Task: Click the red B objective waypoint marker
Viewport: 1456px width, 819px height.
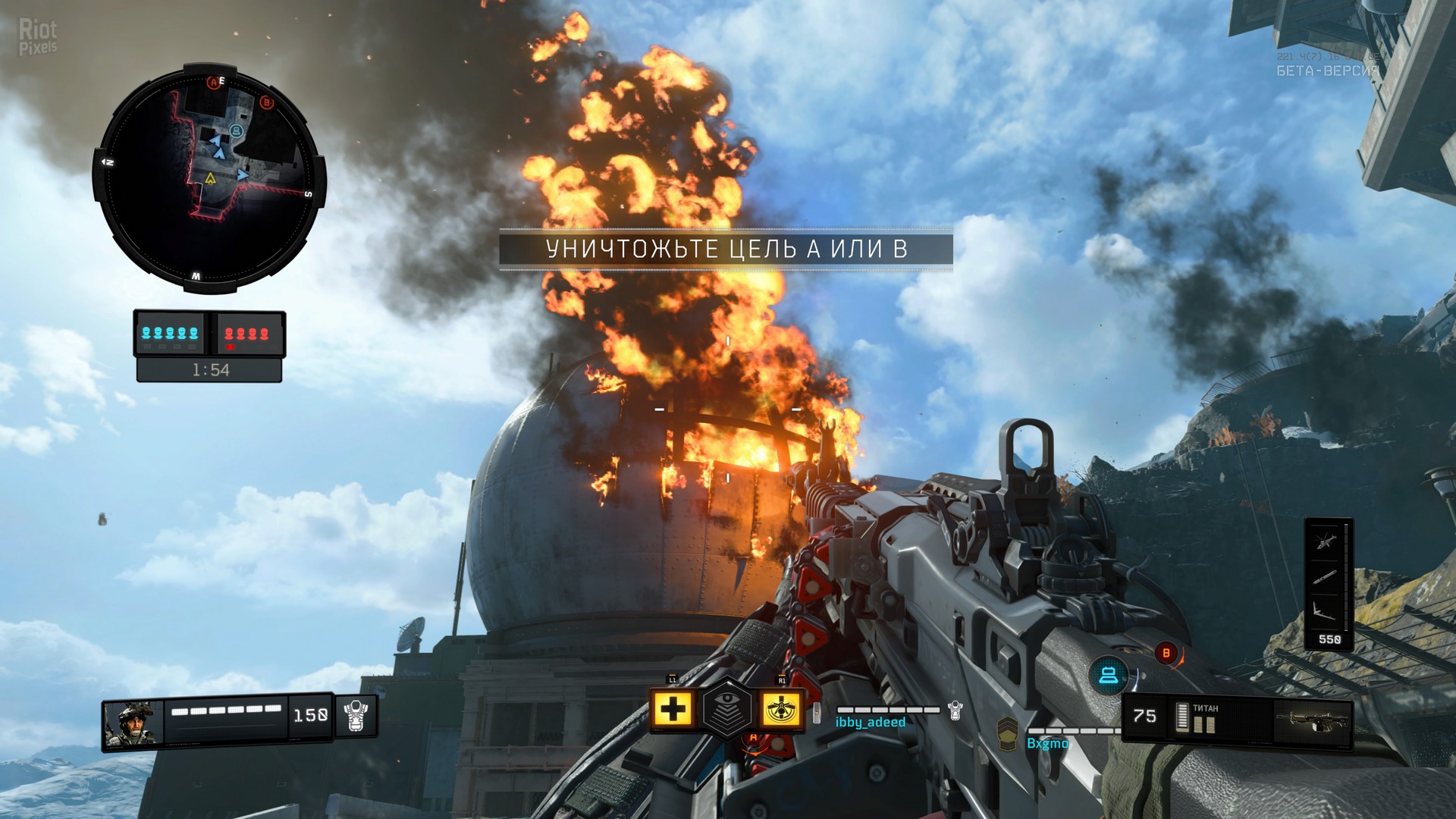Action: coord(1166,652)
